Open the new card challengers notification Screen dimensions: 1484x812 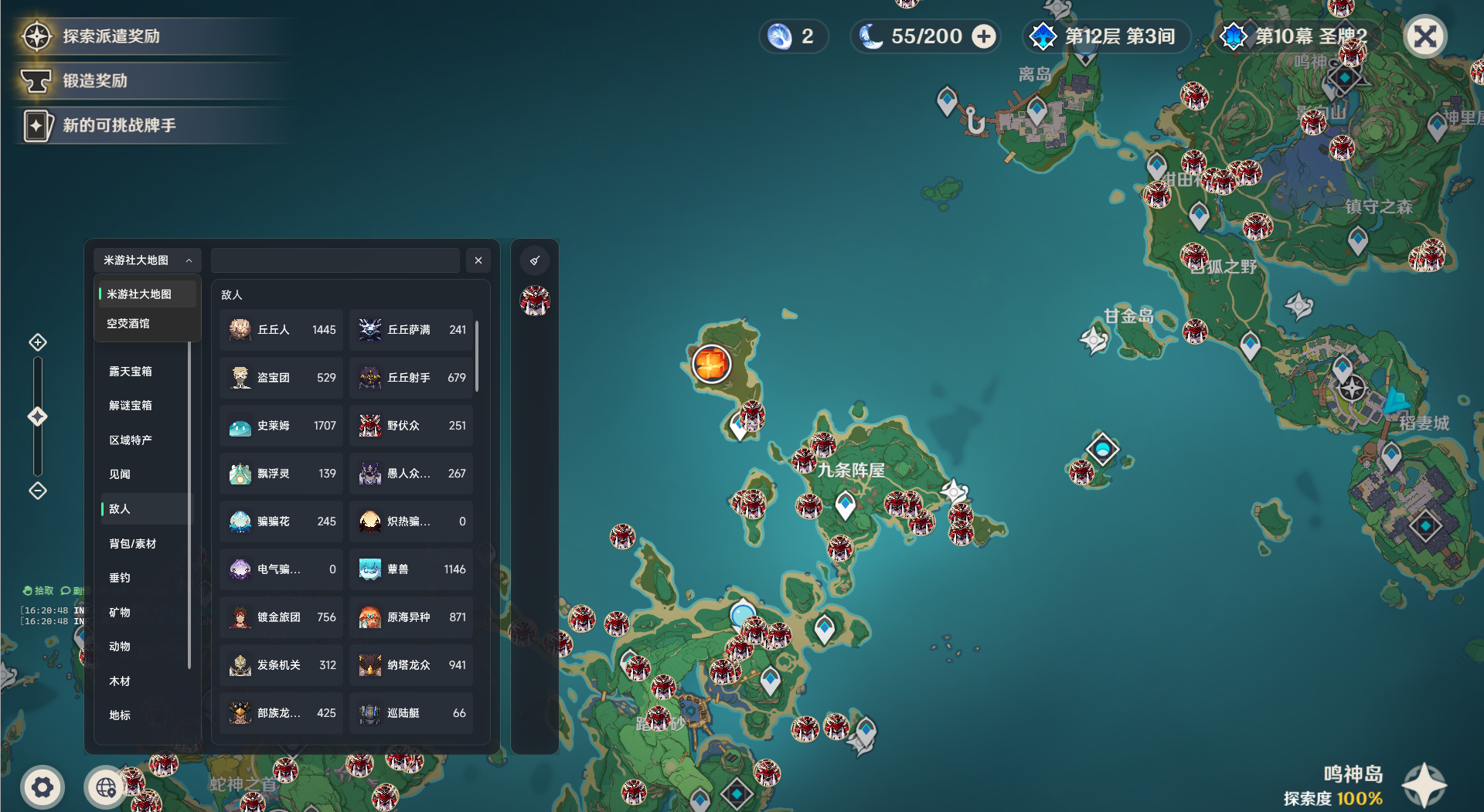pyautogui.click(x=119, y=125)
